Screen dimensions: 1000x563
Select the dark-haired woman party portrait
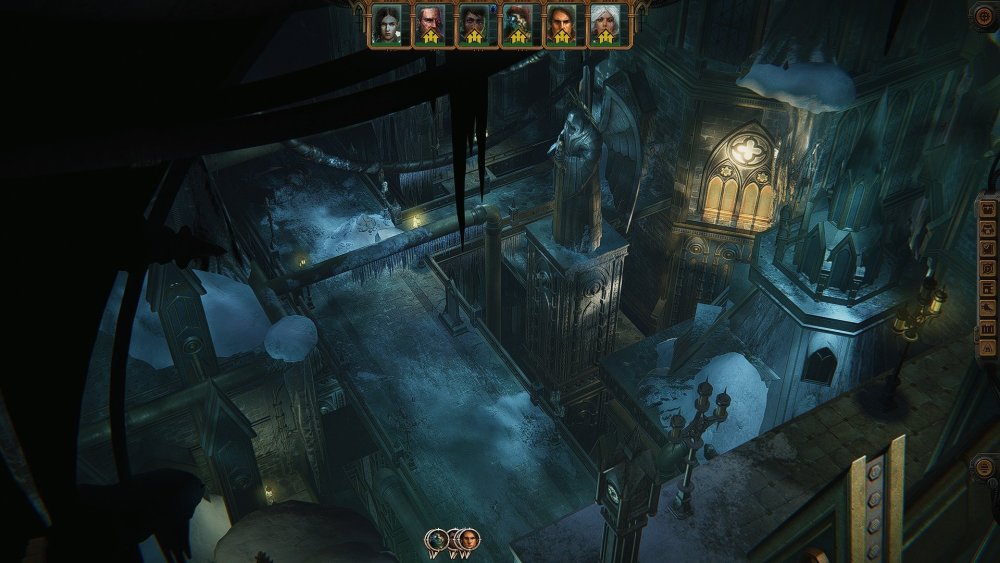(386, 24)
